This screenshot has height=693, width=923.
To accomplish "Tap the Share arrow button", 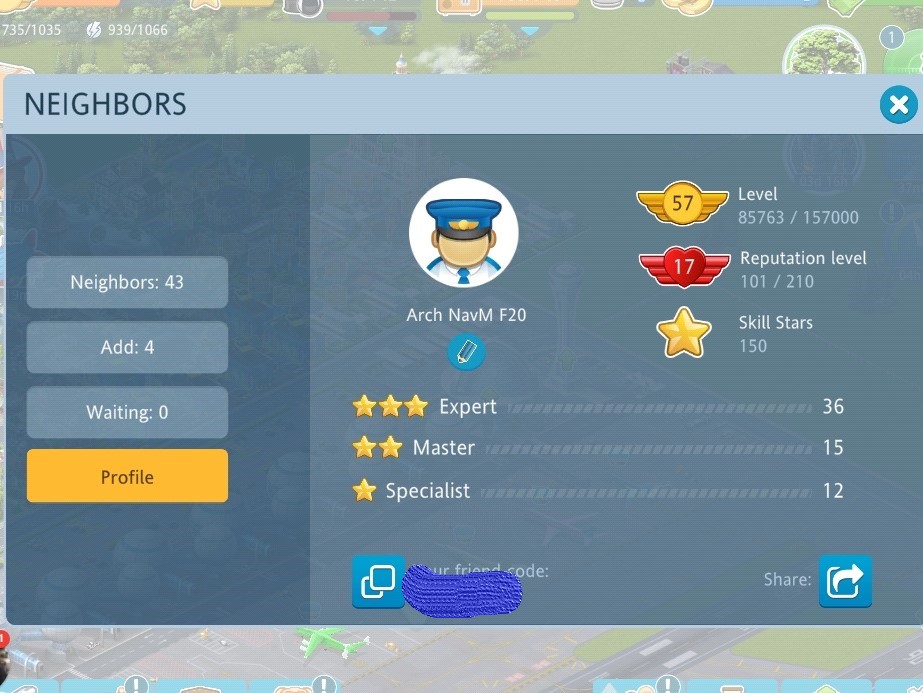I will (845, 581).
